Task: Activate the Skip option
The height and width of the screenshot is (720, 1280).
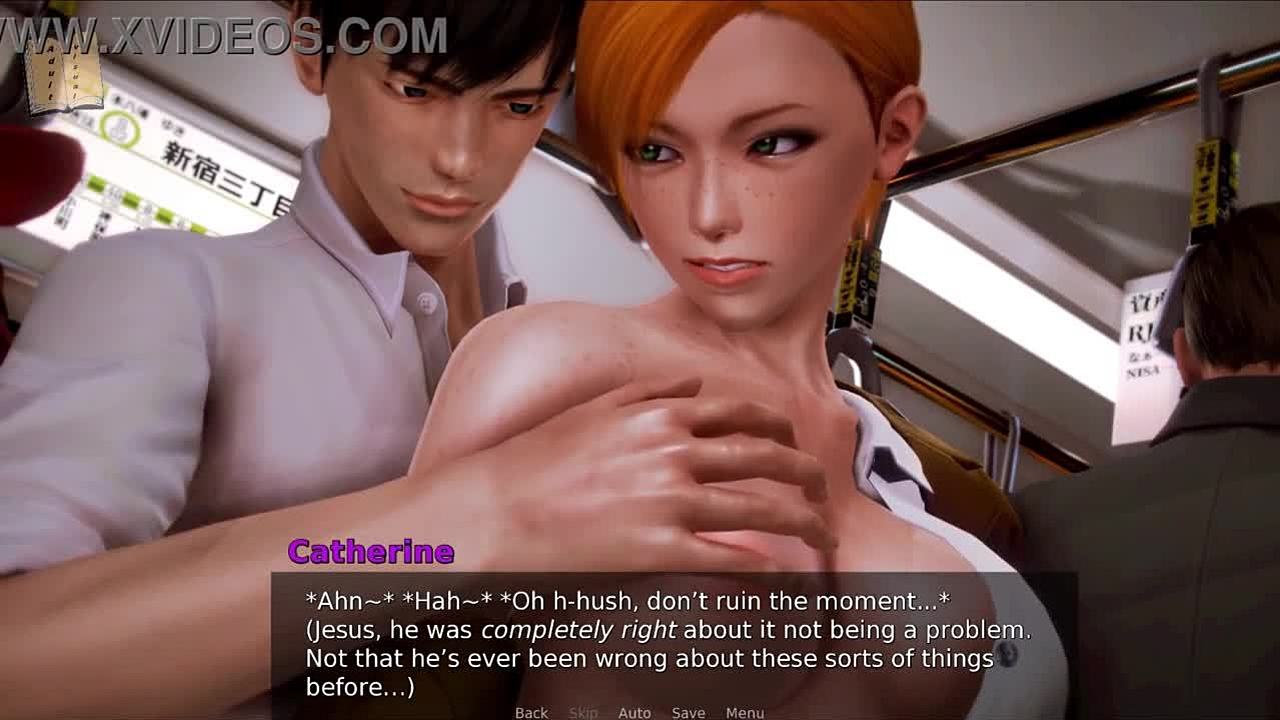Action: point(583,712)
